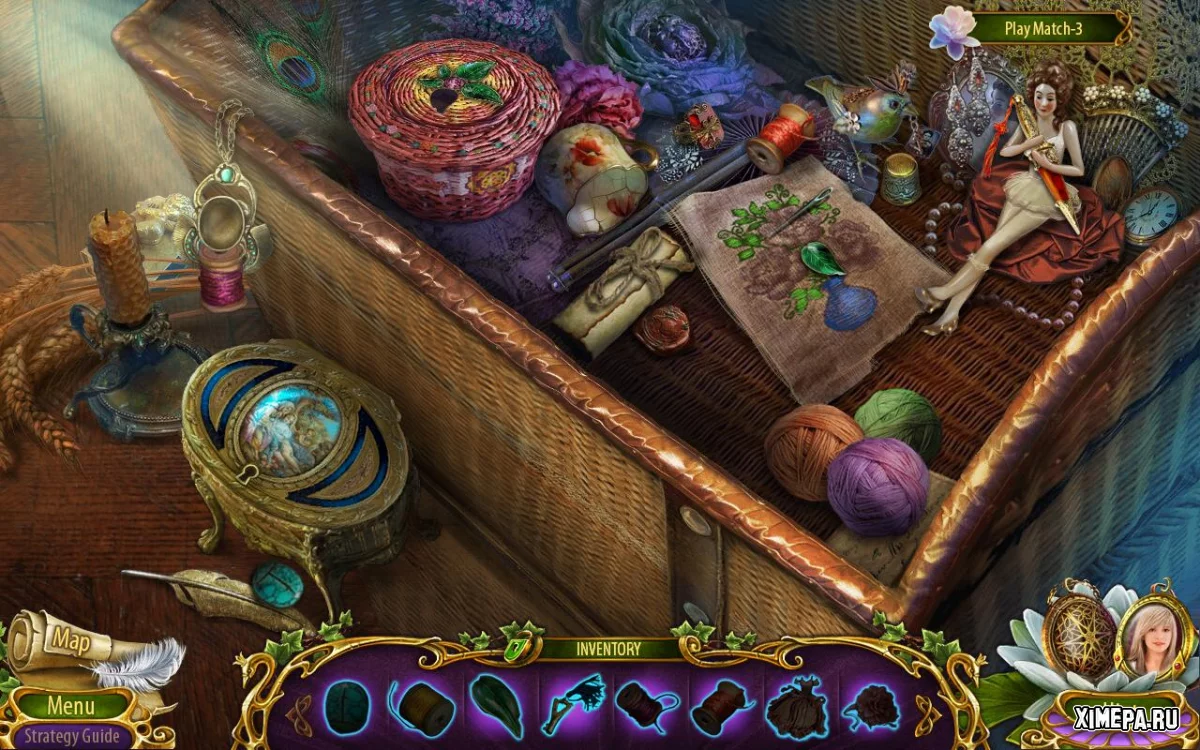The height and width of the screenshot is (750, 1200).
Task: Click the golden filigree egg amulet
Action: click(x=1081, y=634)
